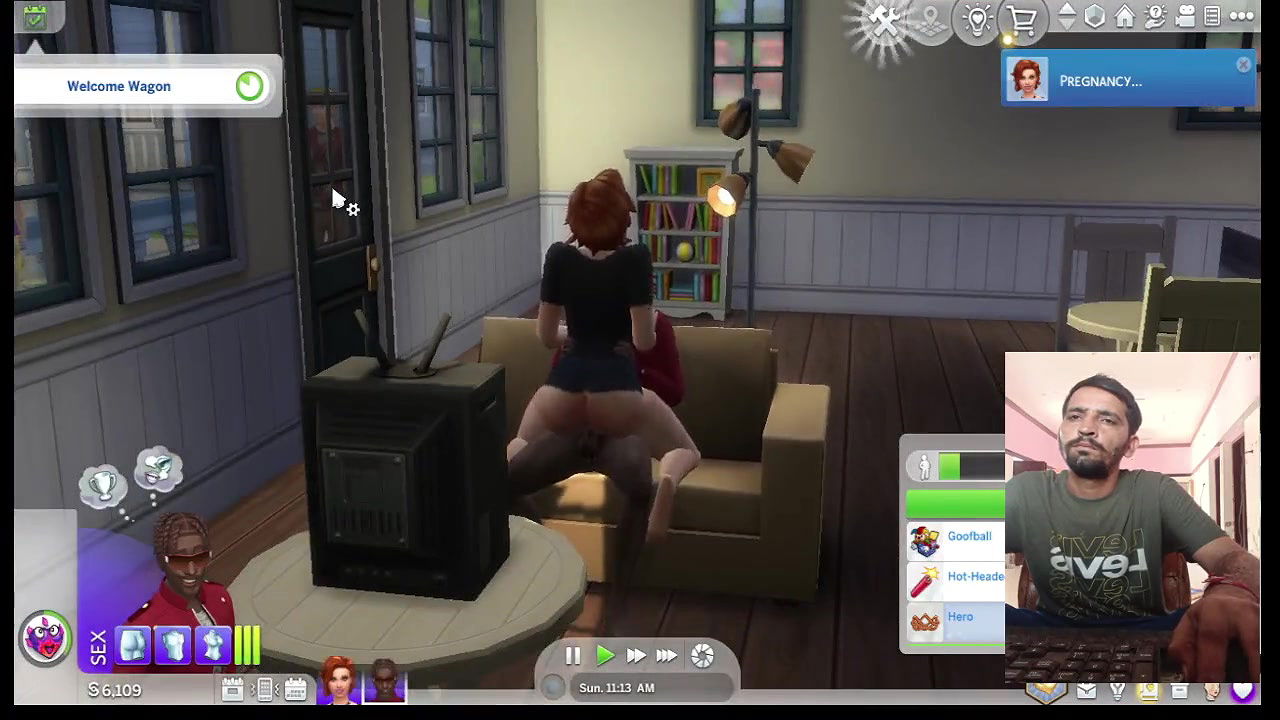The height and width of the screenshot is (720, 1280).
Task: Toggle the camera view hexagon icon
Action: (1094, 16)
